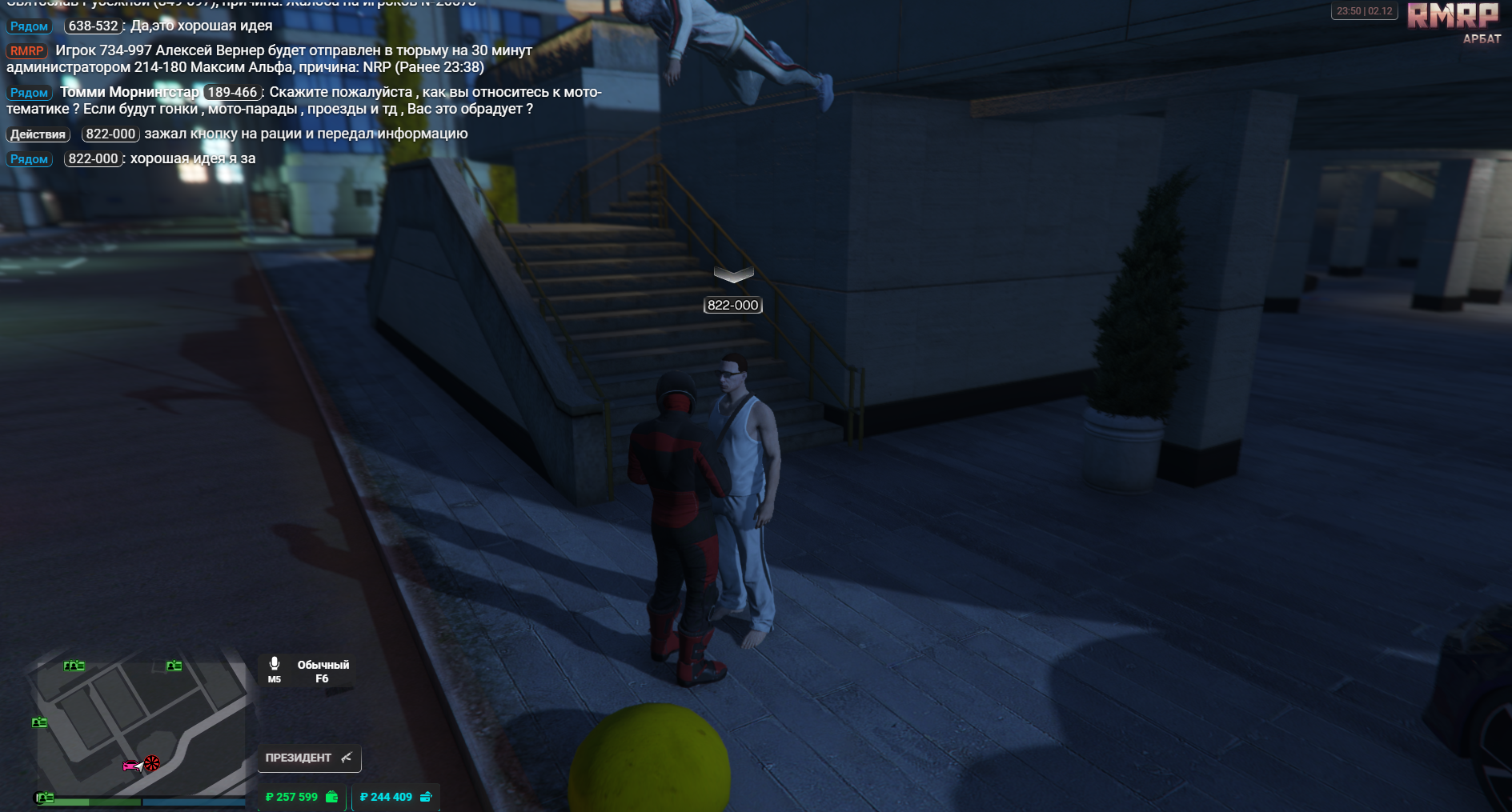Click the ПРЕЗИДЕНТ job button
The image size is (1512, 812).
299,756
